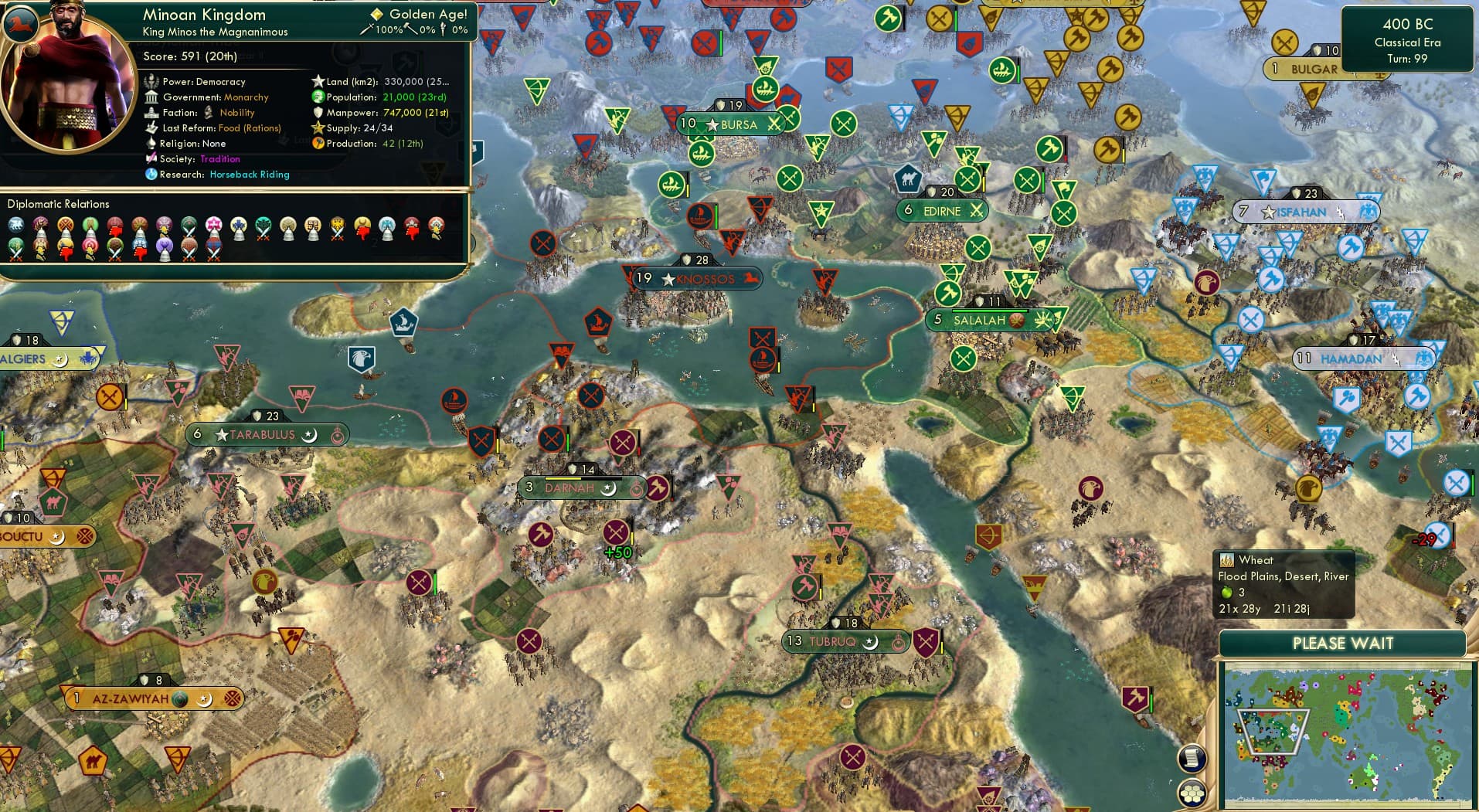
Task: Click the crescent moon marker on Tarabulus banner
Action: pyautogui.click(x=310, y=434)
